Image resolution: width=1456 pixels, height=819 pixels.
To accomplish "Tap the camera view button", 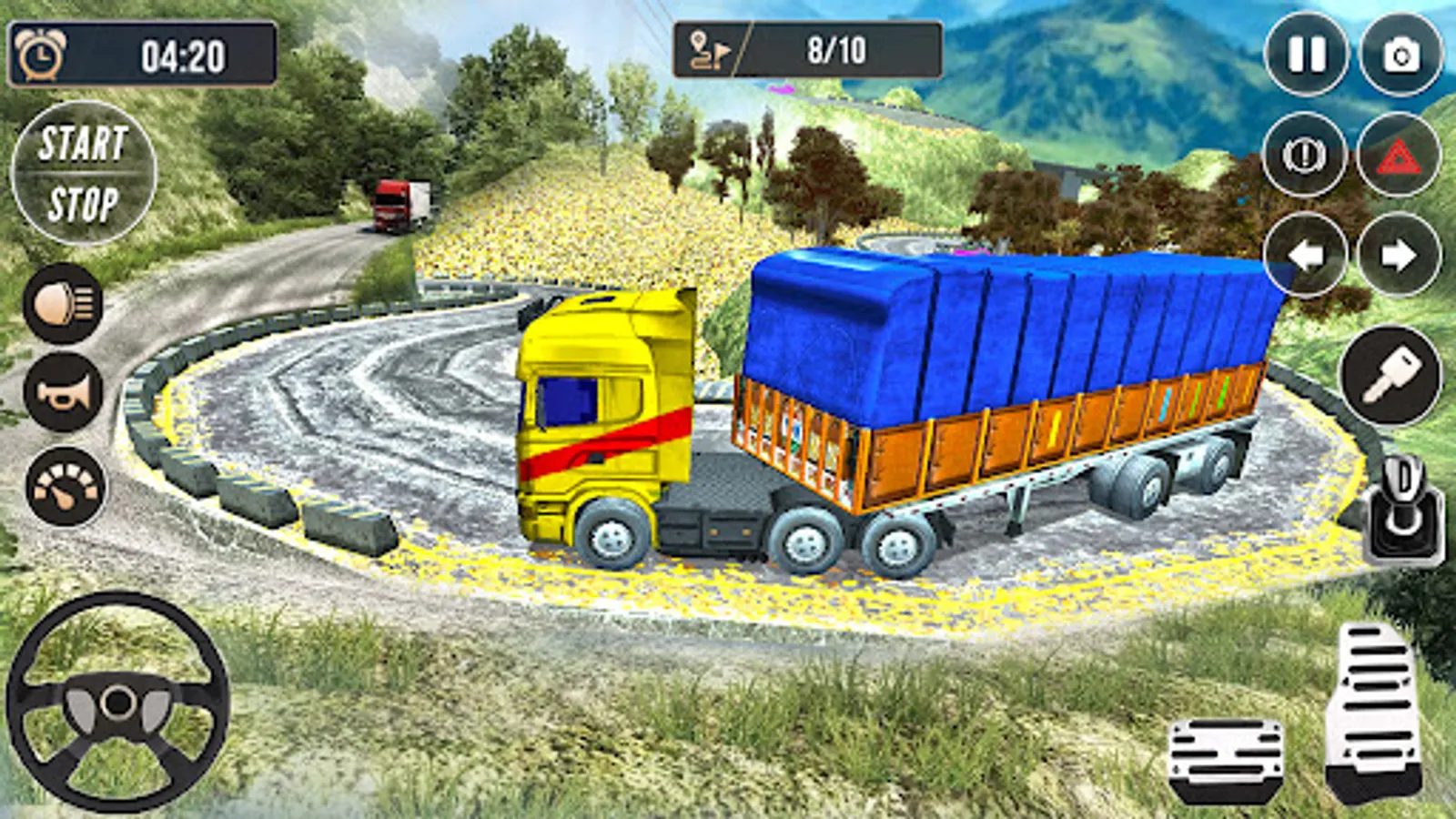I will pyautogui.click(x=1401, y=55).
